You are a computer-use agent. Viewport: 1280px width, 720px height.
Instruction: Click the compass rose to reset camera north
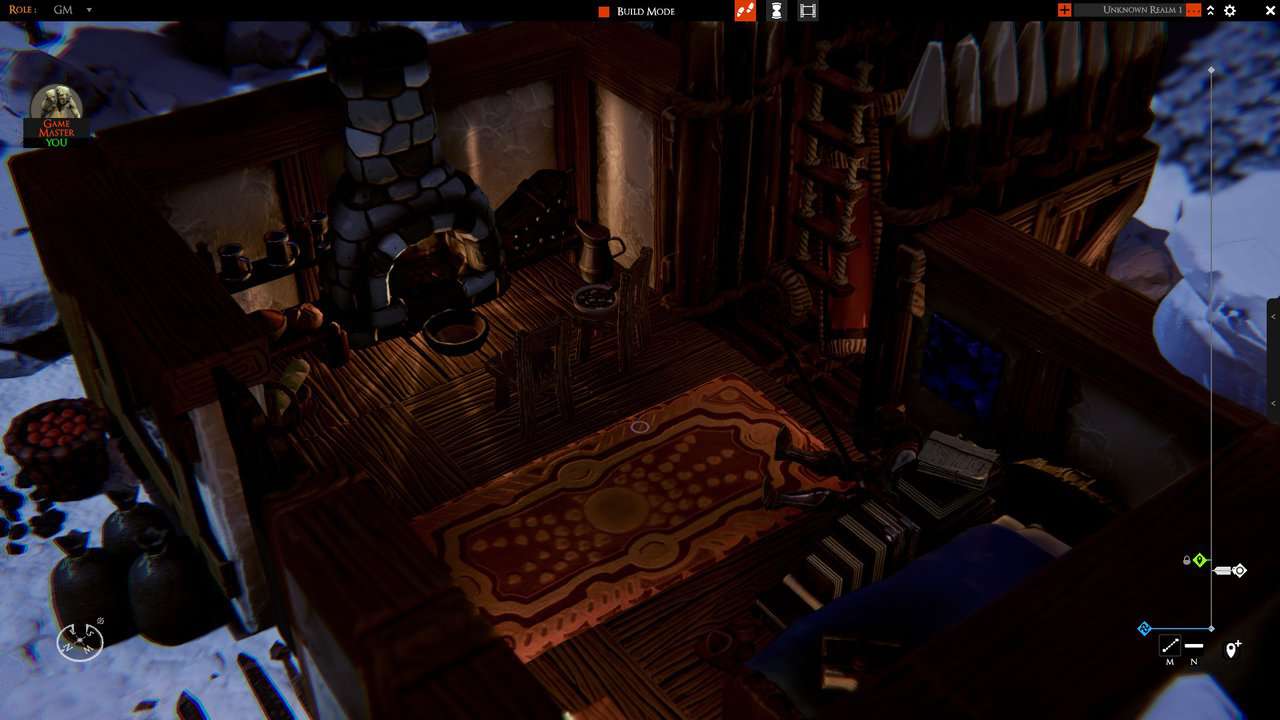(80, 641)
